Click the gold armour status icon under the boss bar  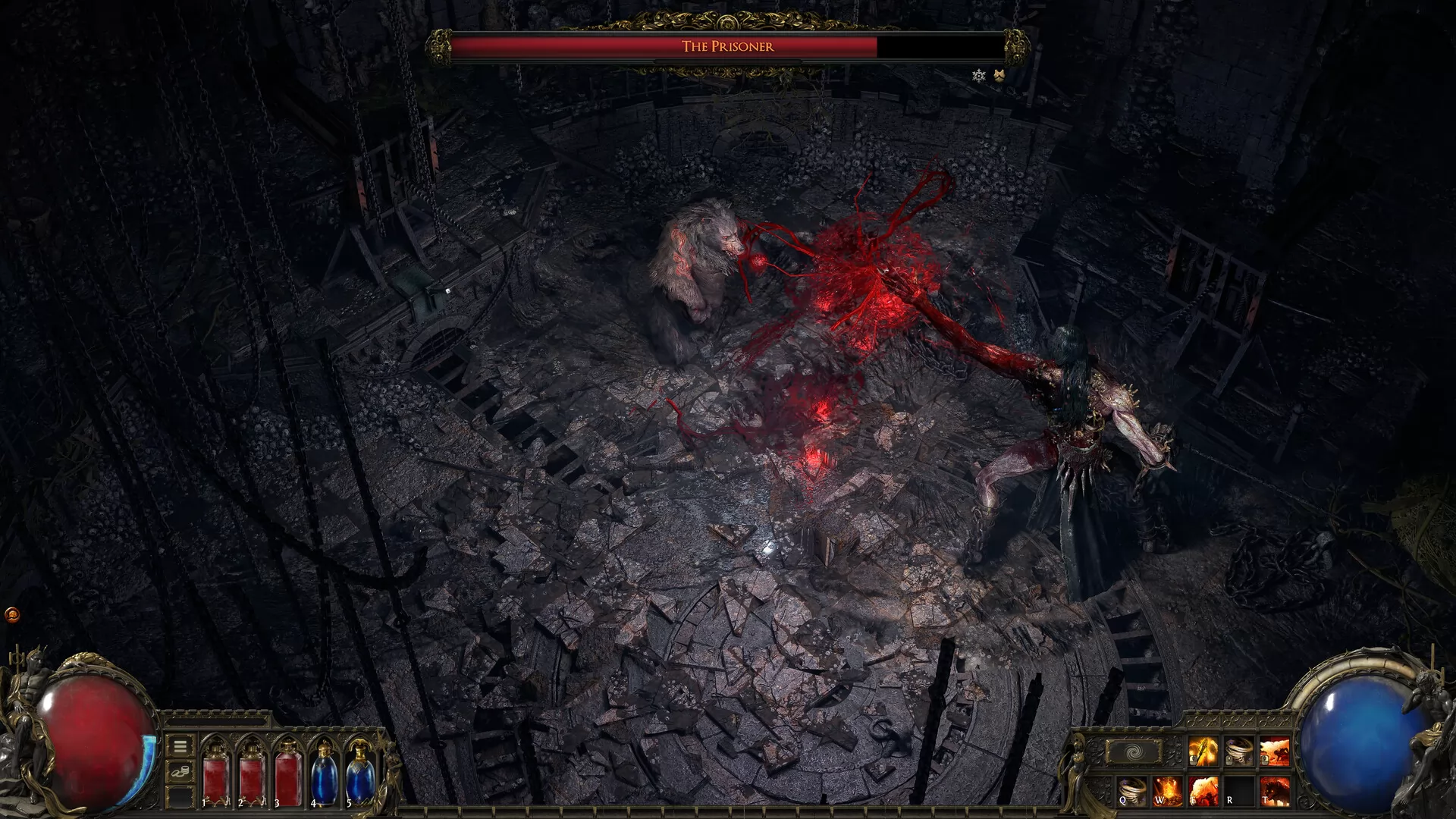pyautogui.click(x=999, y=75)
